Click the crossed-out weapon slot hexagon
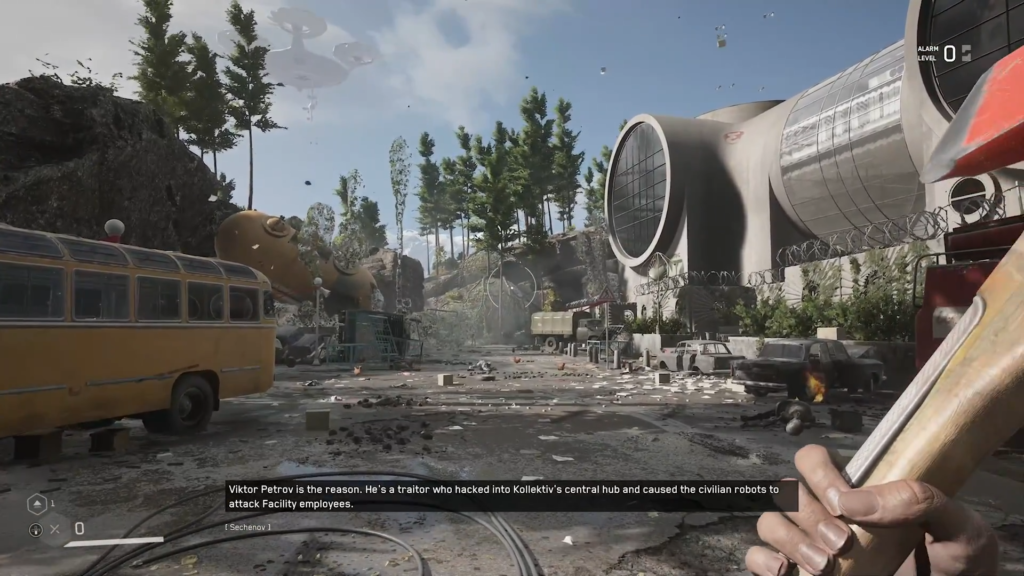This screenshot has height=576, width=1024. (x=55, y=528)
